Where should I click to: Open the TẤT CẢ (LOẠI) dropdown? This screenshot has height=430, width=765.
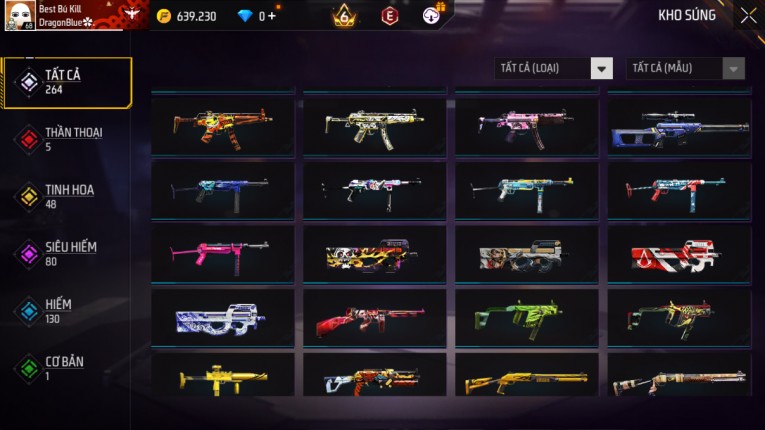553,68
